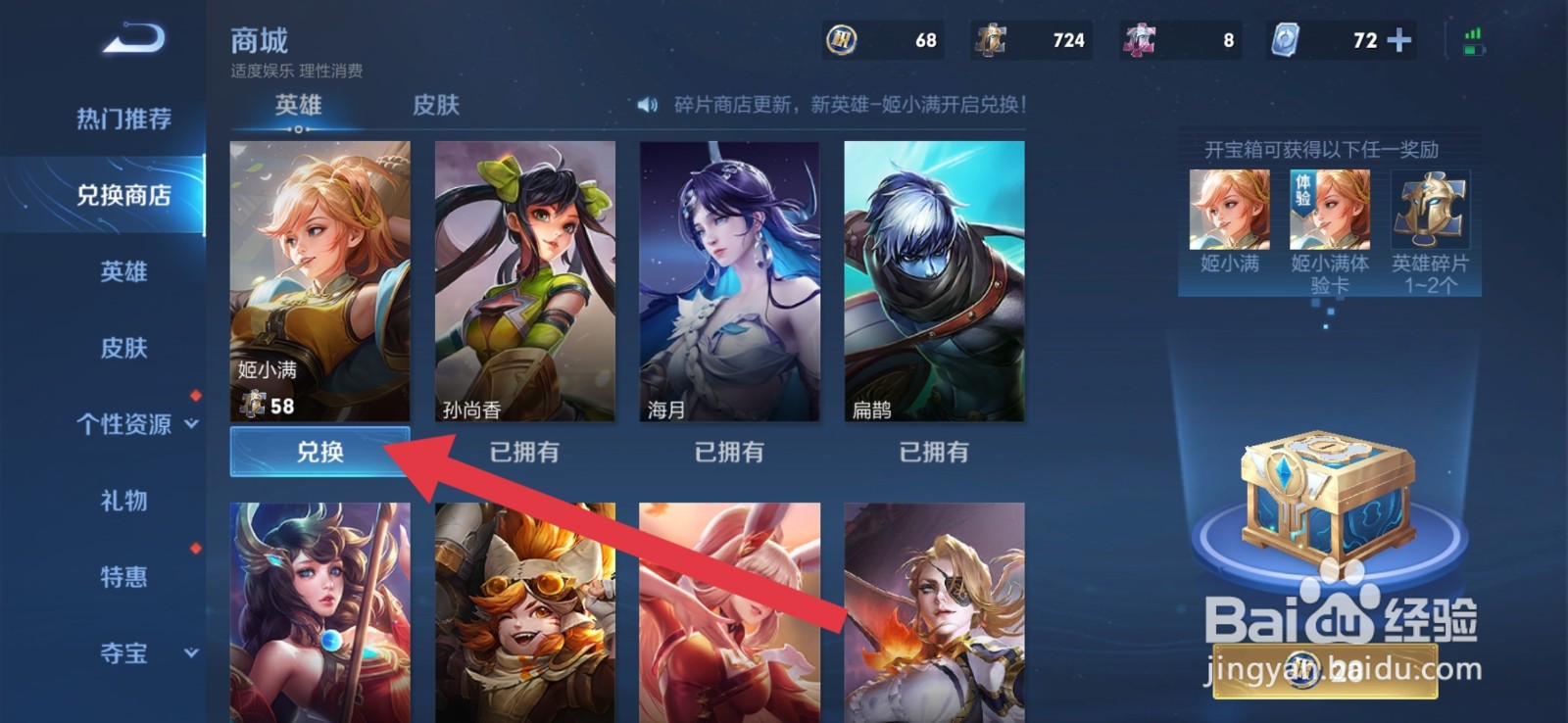Click the 兑换 button under 姬小满
1568x723 pixels.
click(x=319, y=452)
